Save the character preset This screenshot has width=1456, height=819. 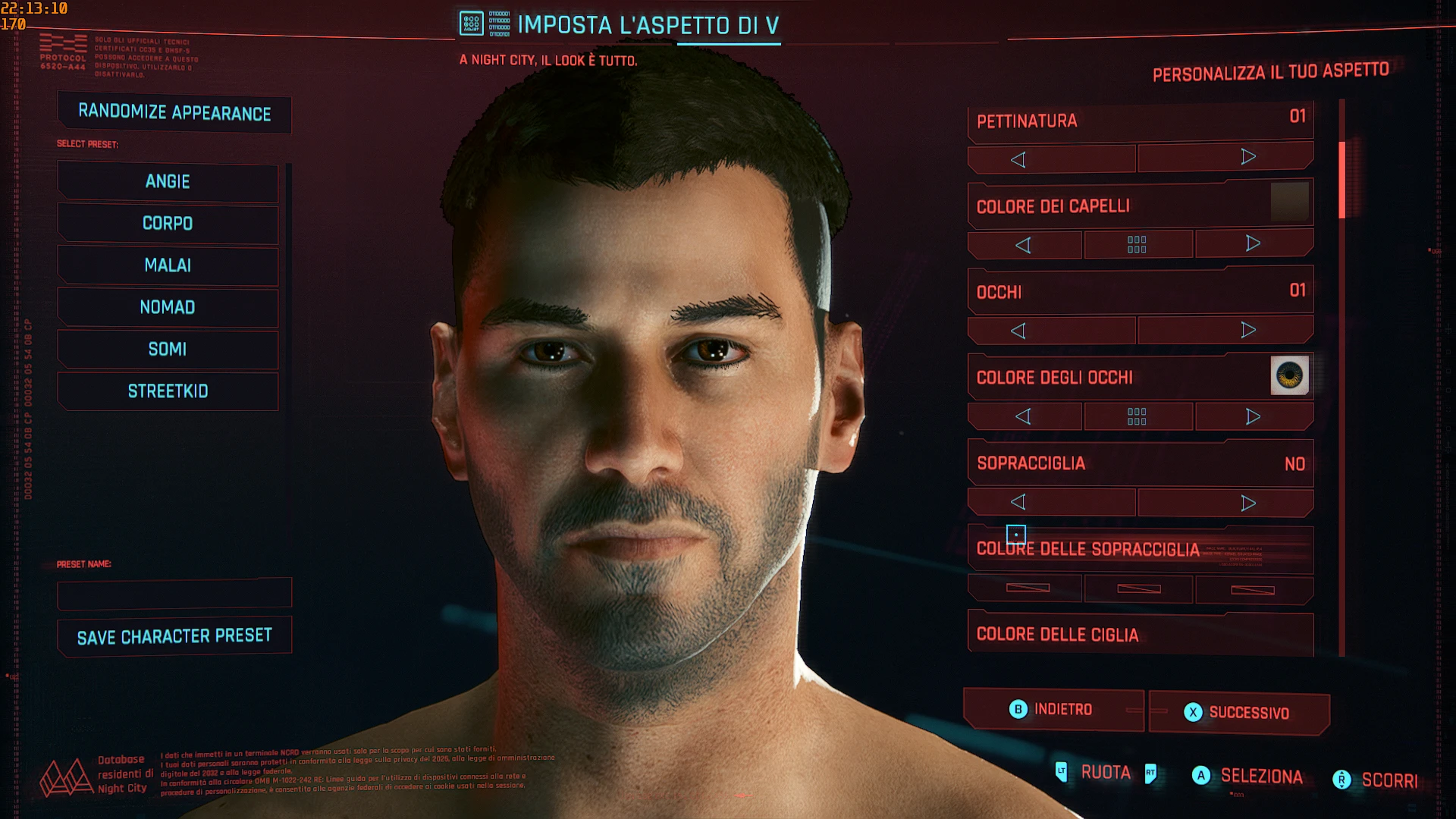(x=174, y=636)
